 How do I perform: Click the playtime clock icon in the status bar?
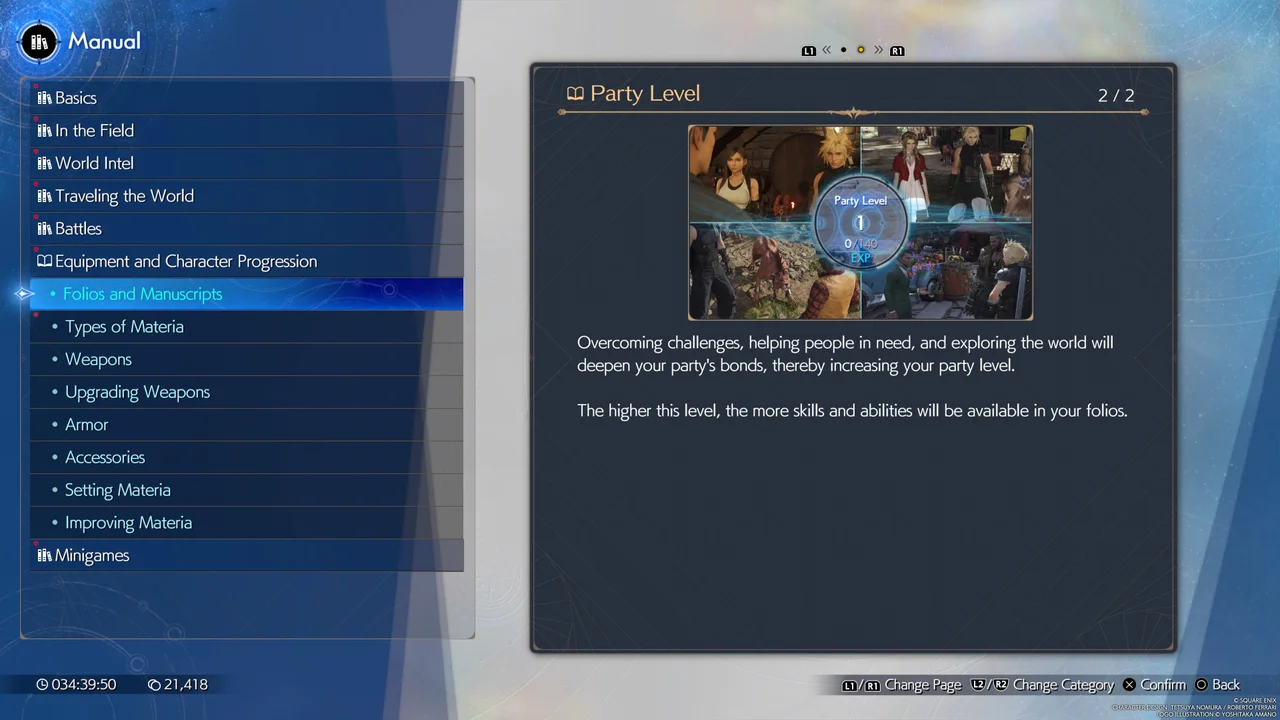(x=42, y=684)
